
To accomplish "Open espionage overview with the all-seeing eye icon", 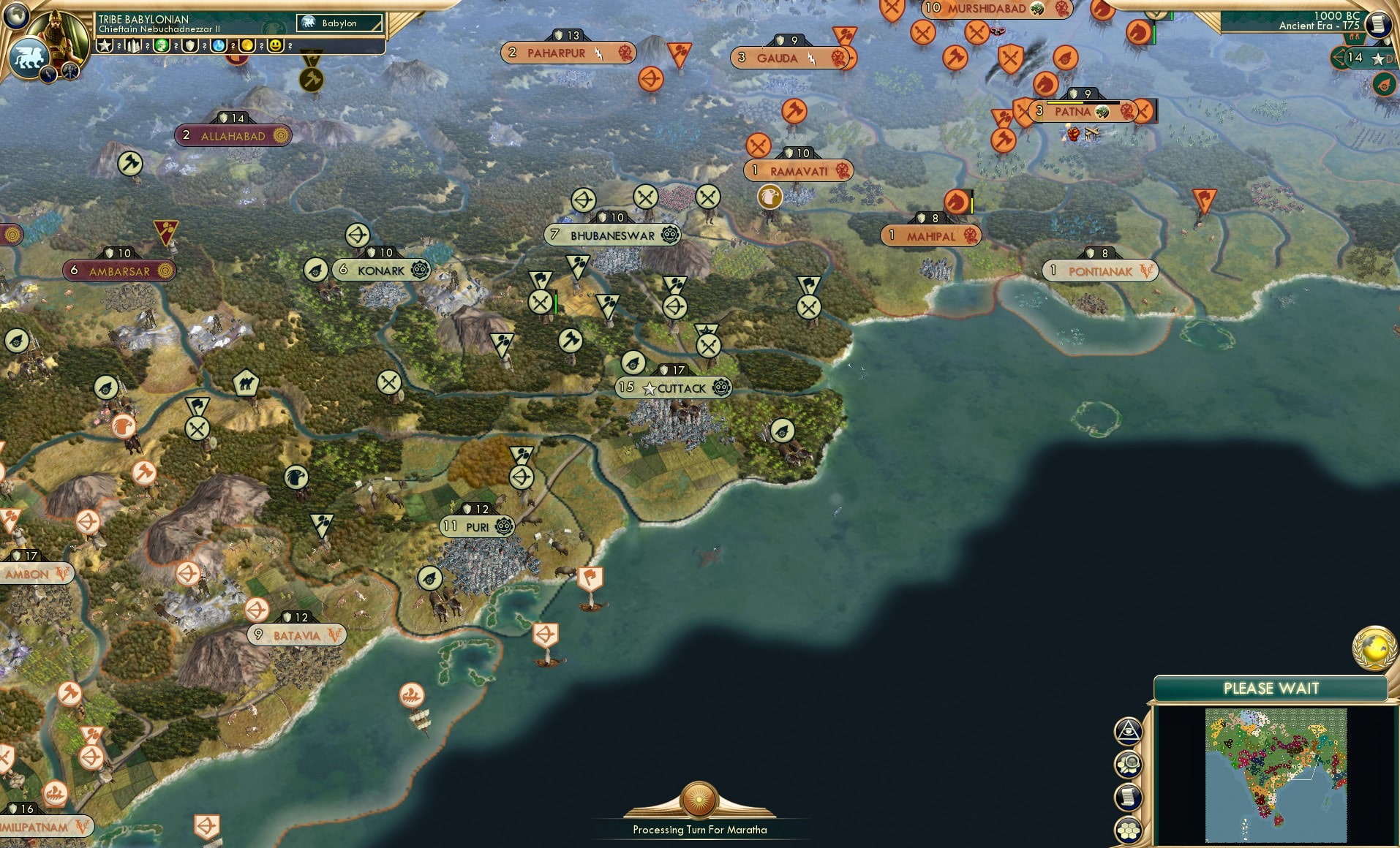I will (x=1129, y=730).
